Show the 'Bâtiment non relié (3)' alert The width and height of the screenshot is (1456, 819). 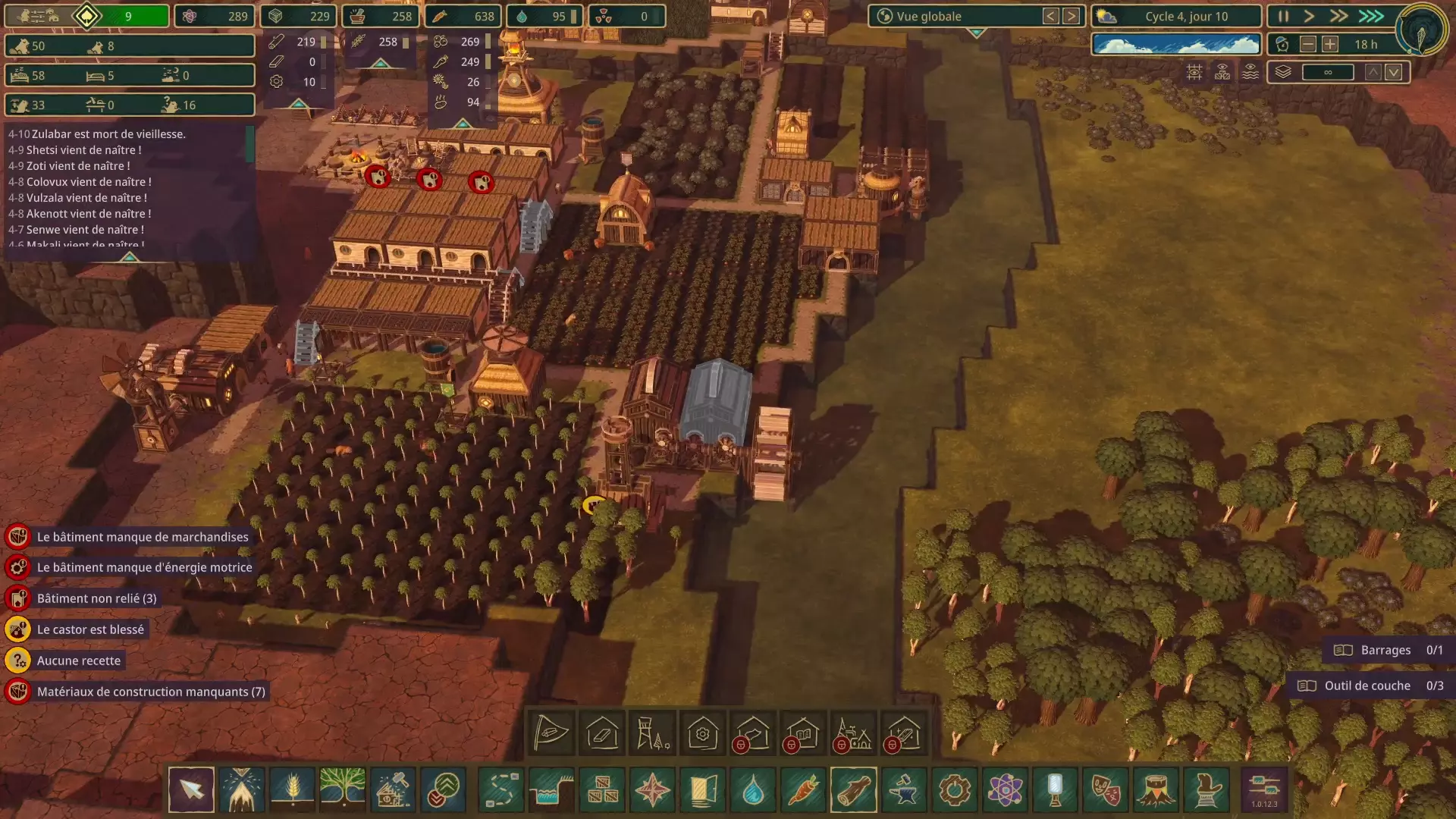click(96, 598)
